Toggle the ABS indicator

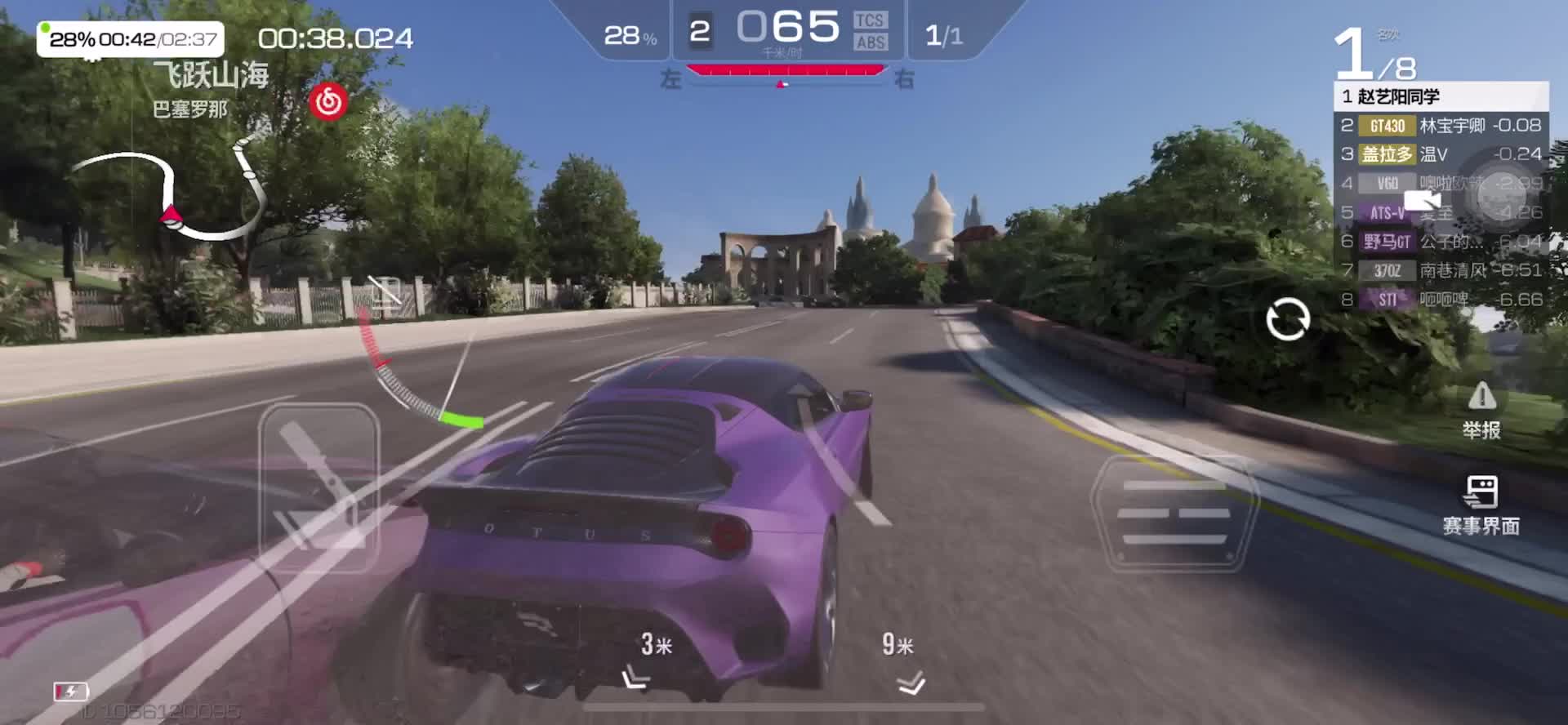(x=871, y=42)
